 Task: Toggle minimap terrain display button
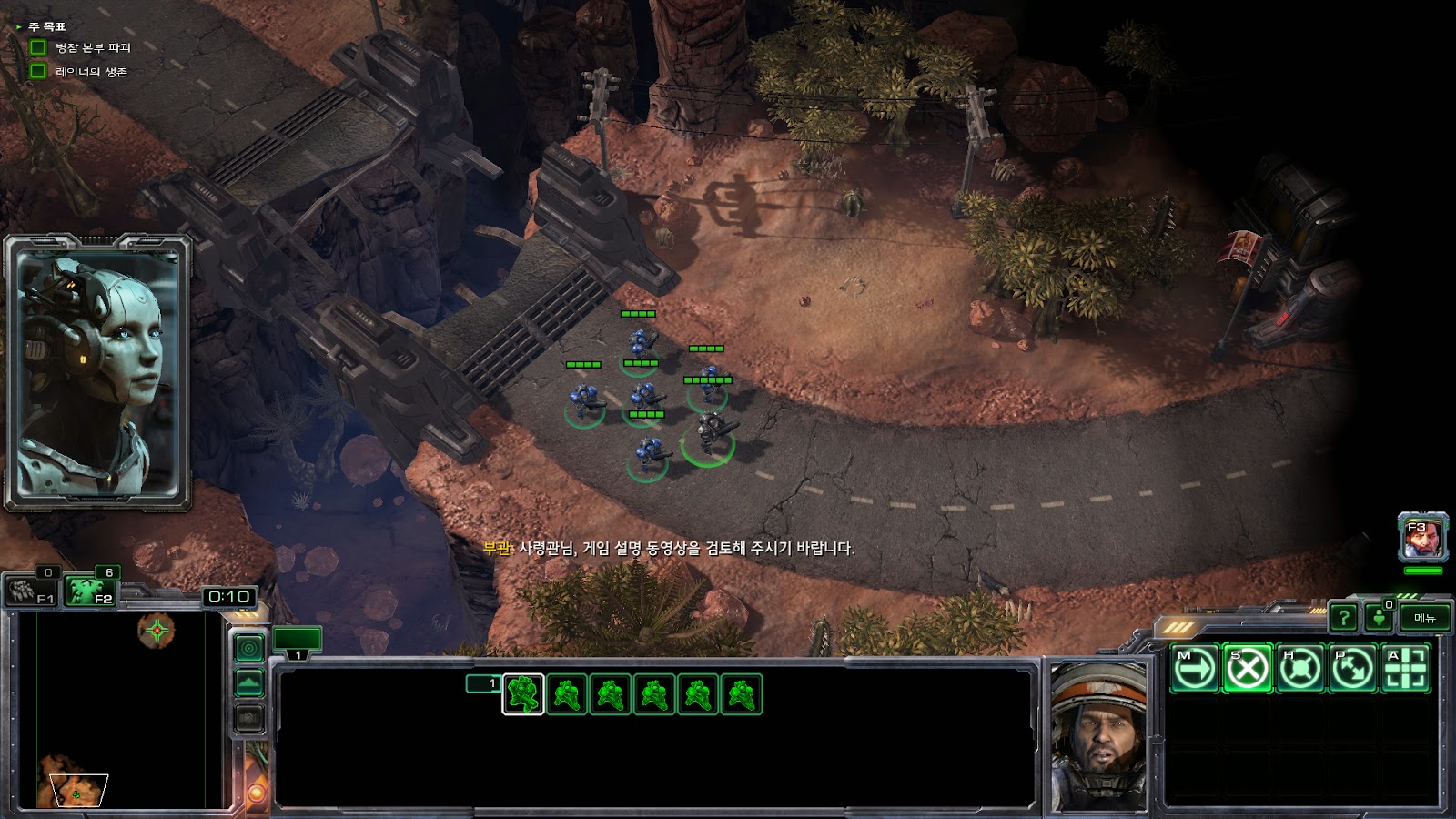[249, 682]
